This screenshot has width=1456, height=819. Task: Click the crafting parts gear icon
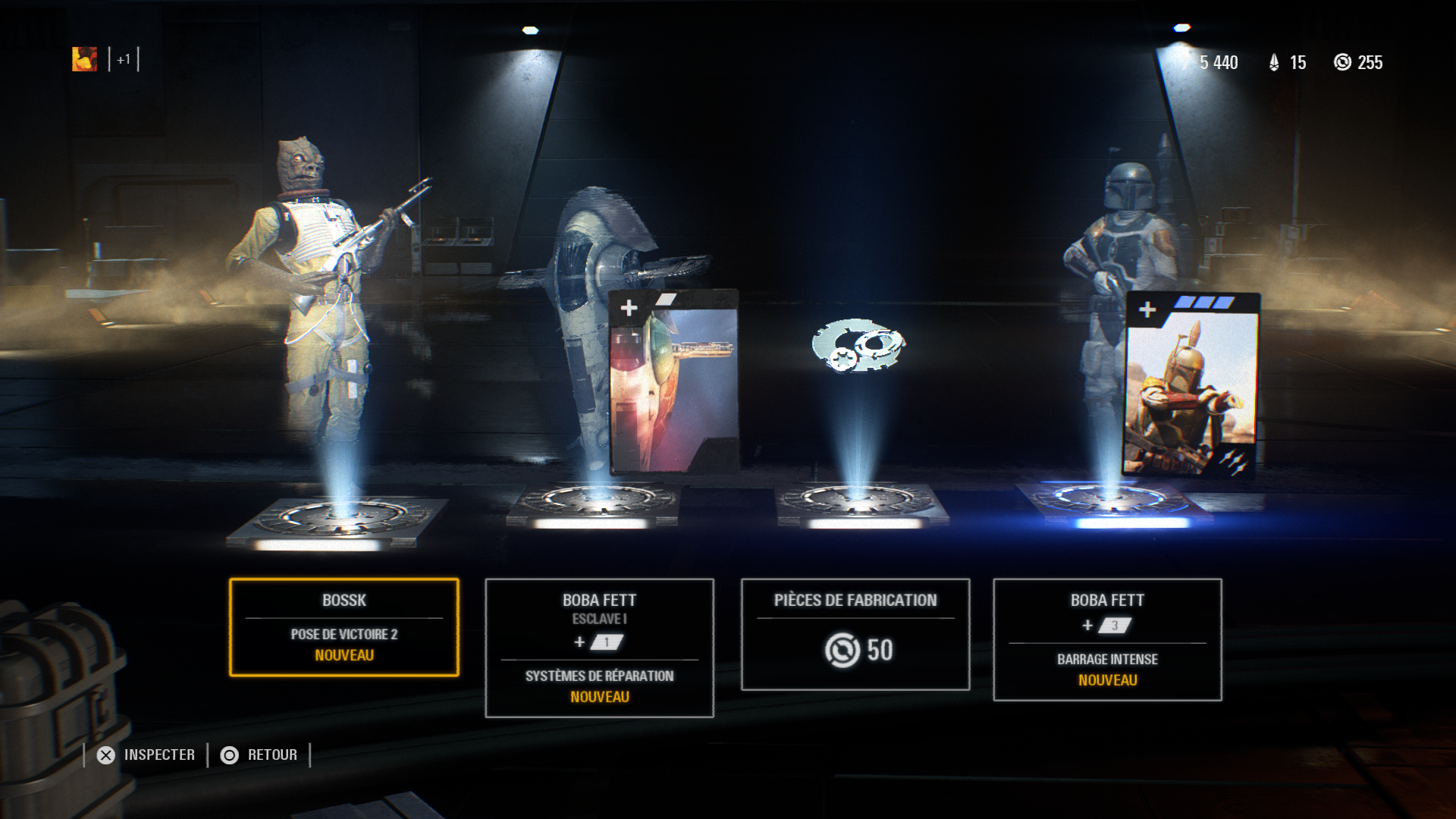[x=858, y=346]
